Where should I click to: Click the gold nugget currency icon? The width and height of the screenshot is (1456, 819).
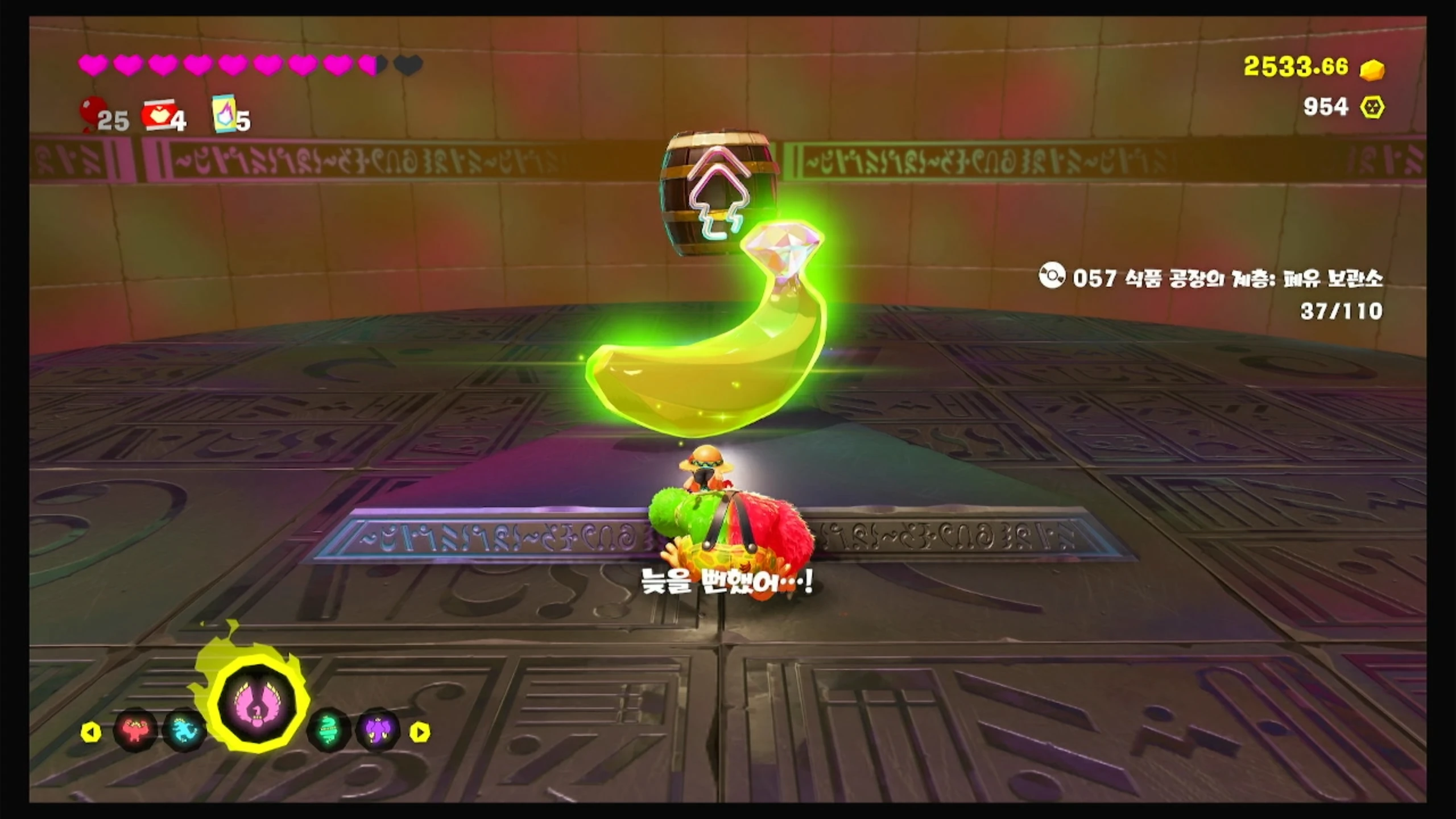1372,69
